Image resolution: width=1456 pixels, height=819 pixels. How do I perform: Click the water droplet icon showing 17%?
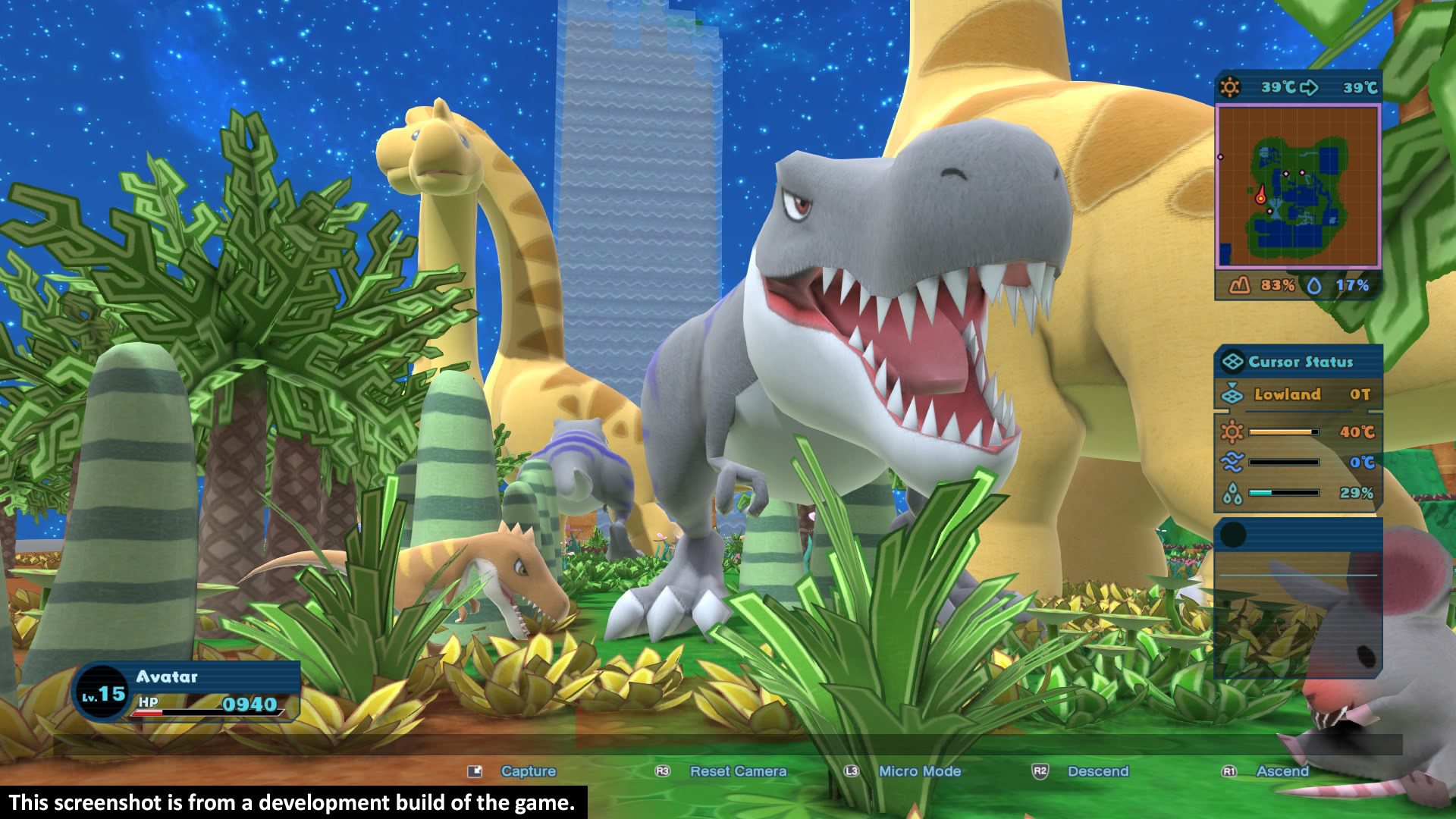(x=1315, y=285)
